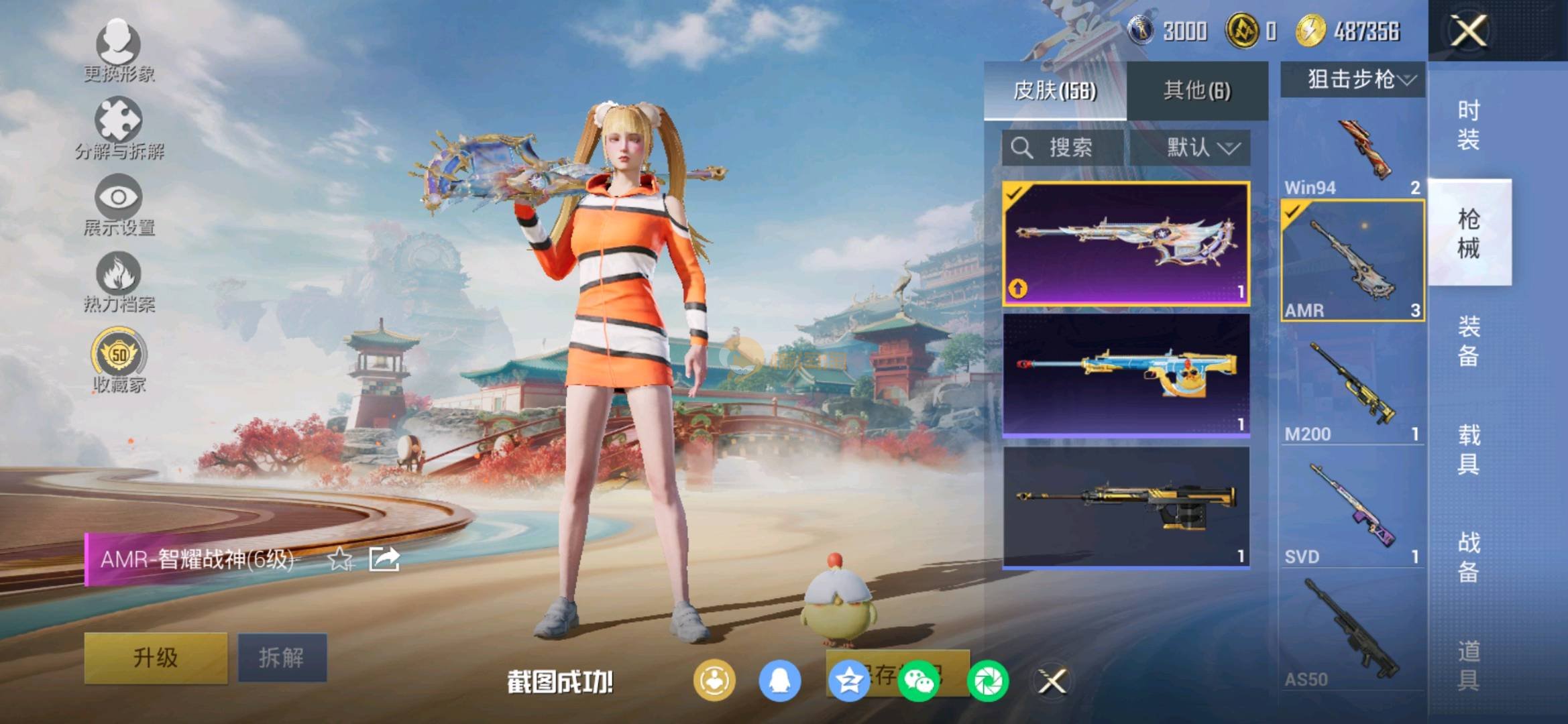This screenshot has height=724, width=1568.
Task: Open the 更换形象 change appearance option
Action: coord(119,50)
